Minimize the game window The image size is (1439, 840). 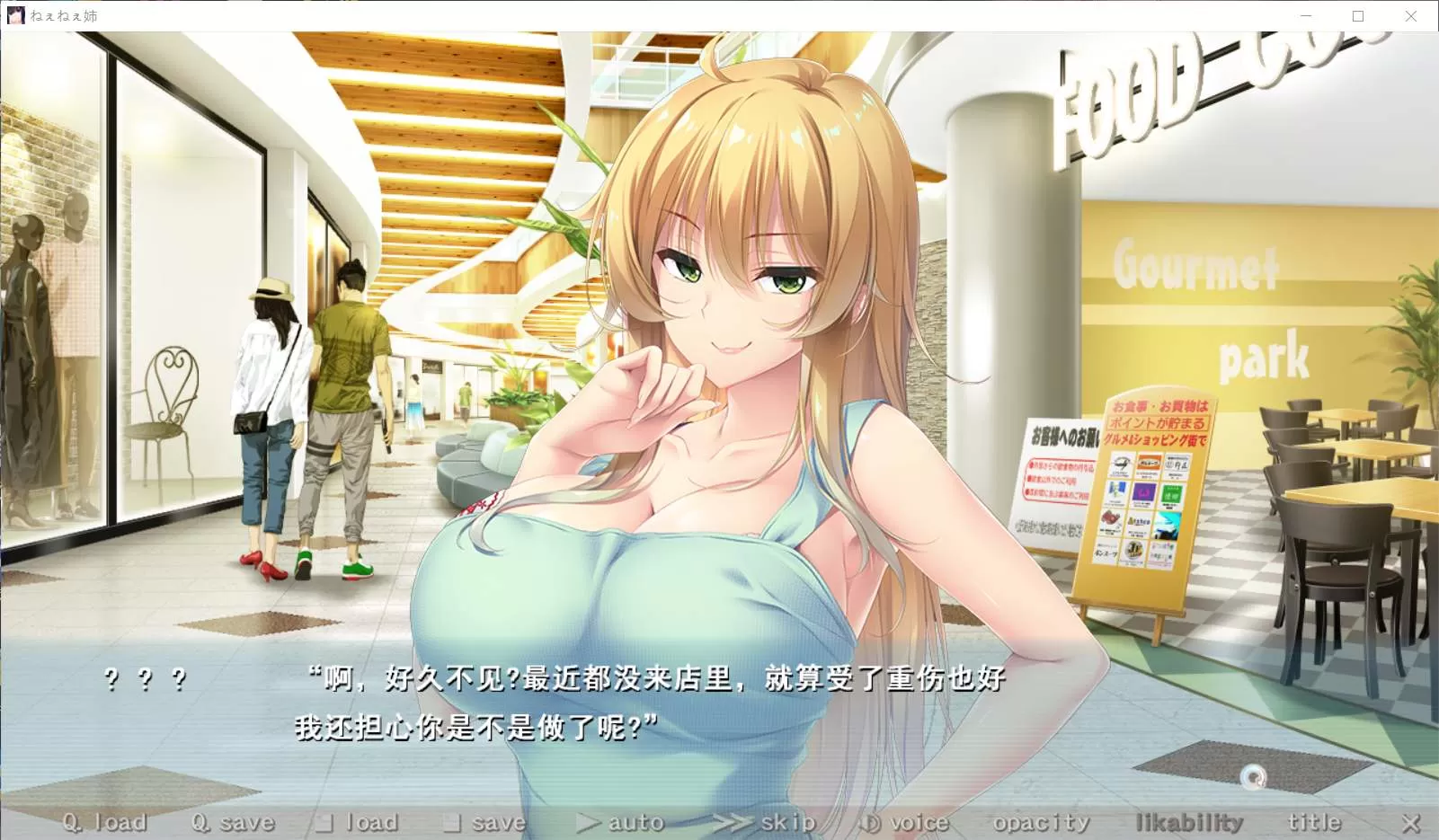pos(1306,16)
